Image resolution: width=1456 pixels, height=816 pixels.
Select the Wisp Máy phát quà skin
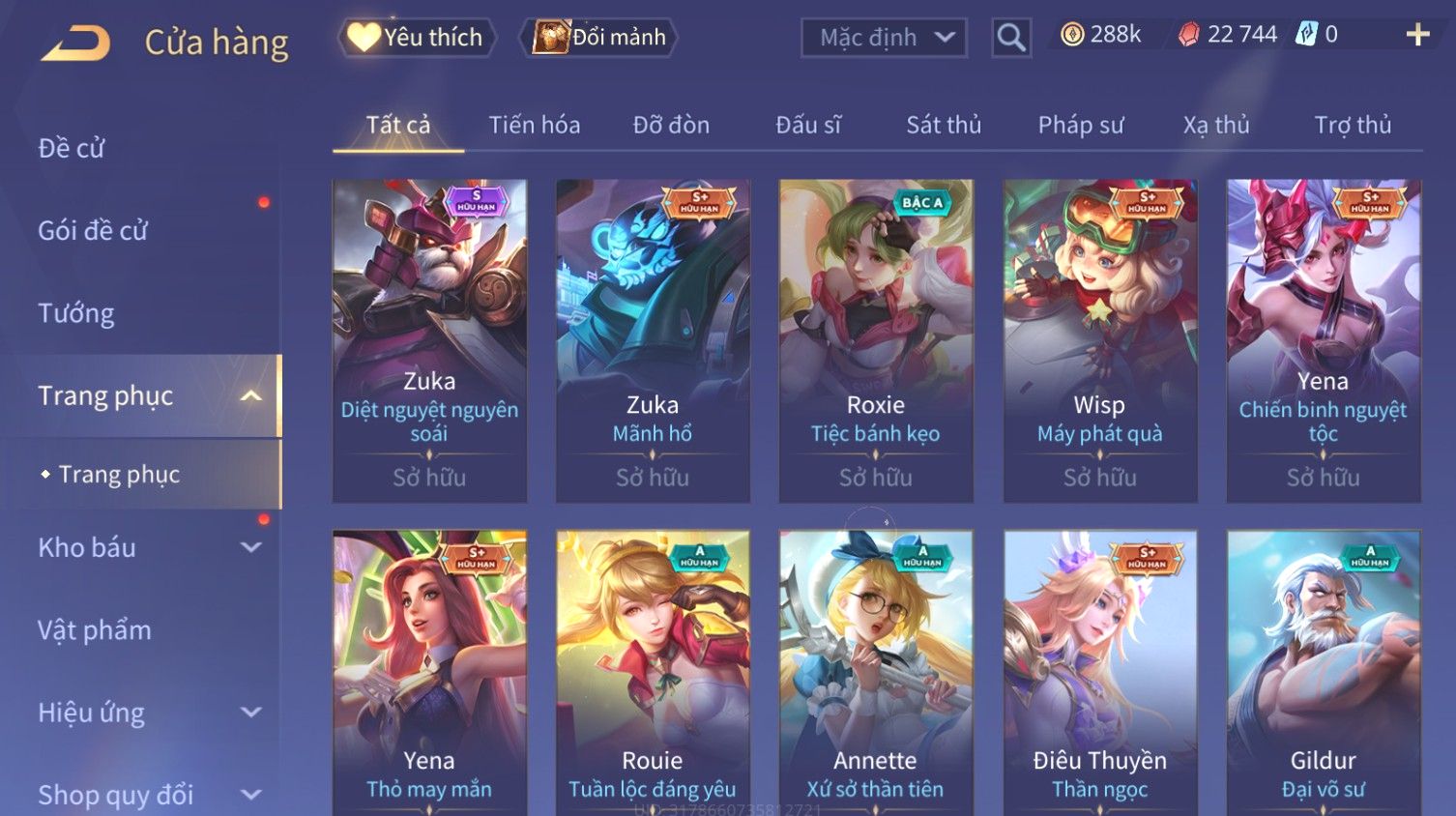pos(1099,338)
